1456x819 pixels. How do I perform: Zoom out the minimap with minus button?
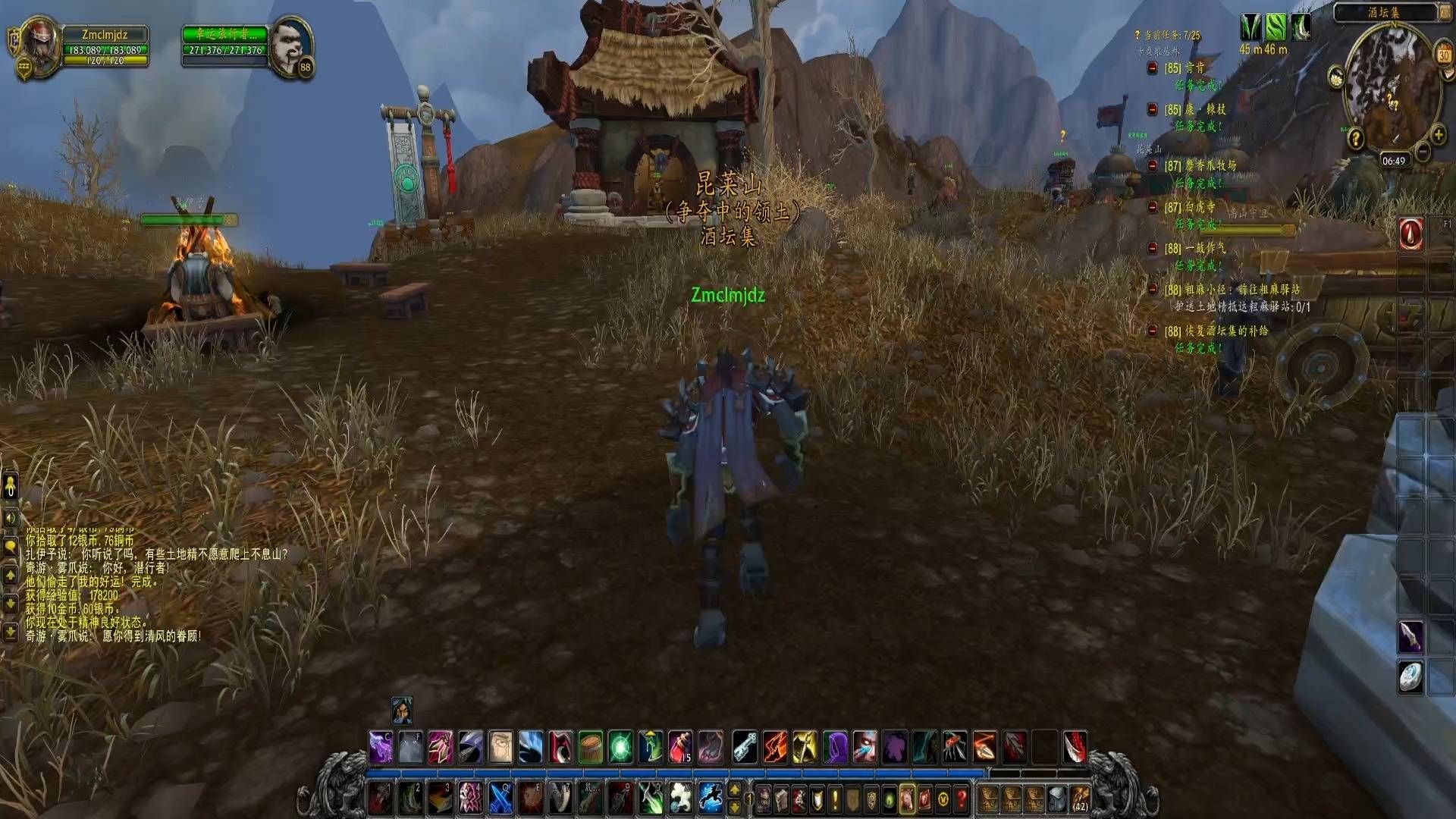(x=1423, y=152)
